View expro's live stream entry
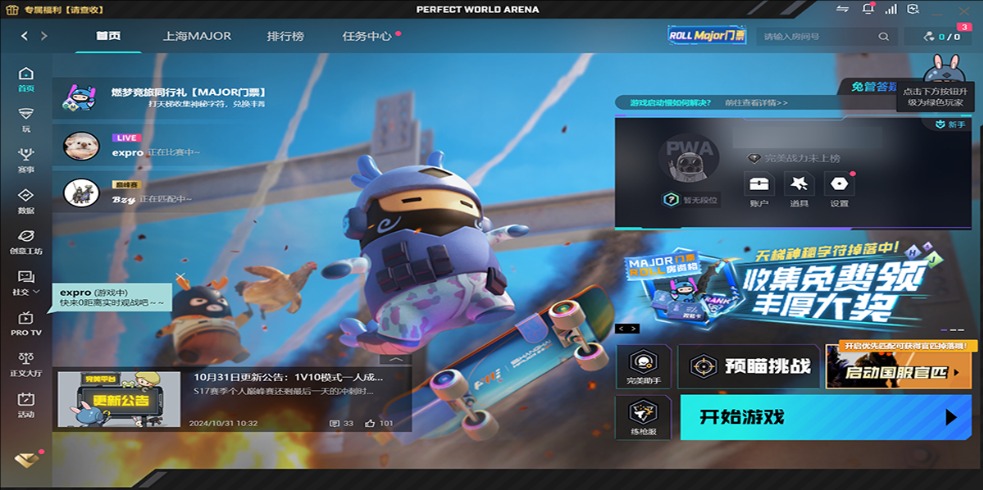 [130, 147]
